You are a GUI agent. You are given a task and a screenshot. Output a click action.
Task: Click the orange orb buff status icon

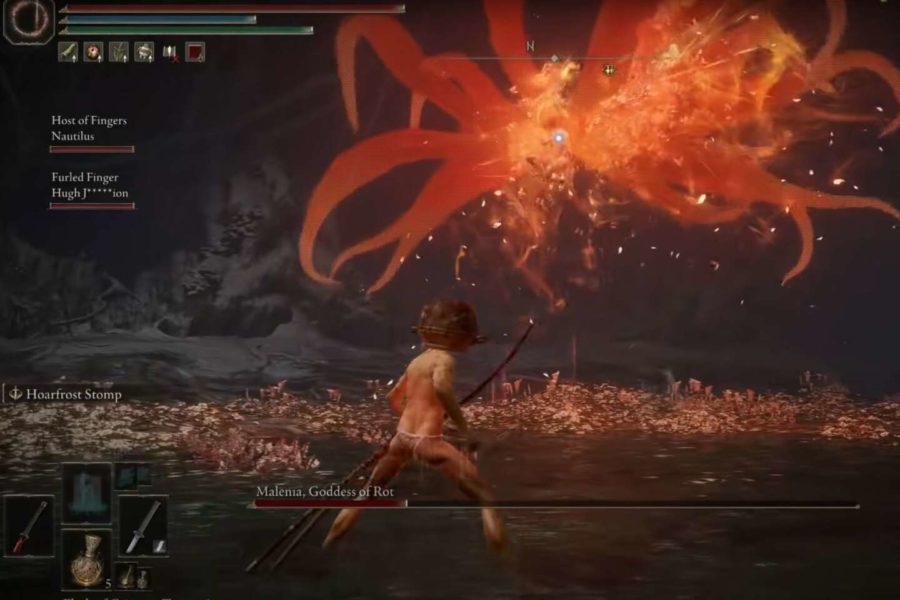point(93,51)
